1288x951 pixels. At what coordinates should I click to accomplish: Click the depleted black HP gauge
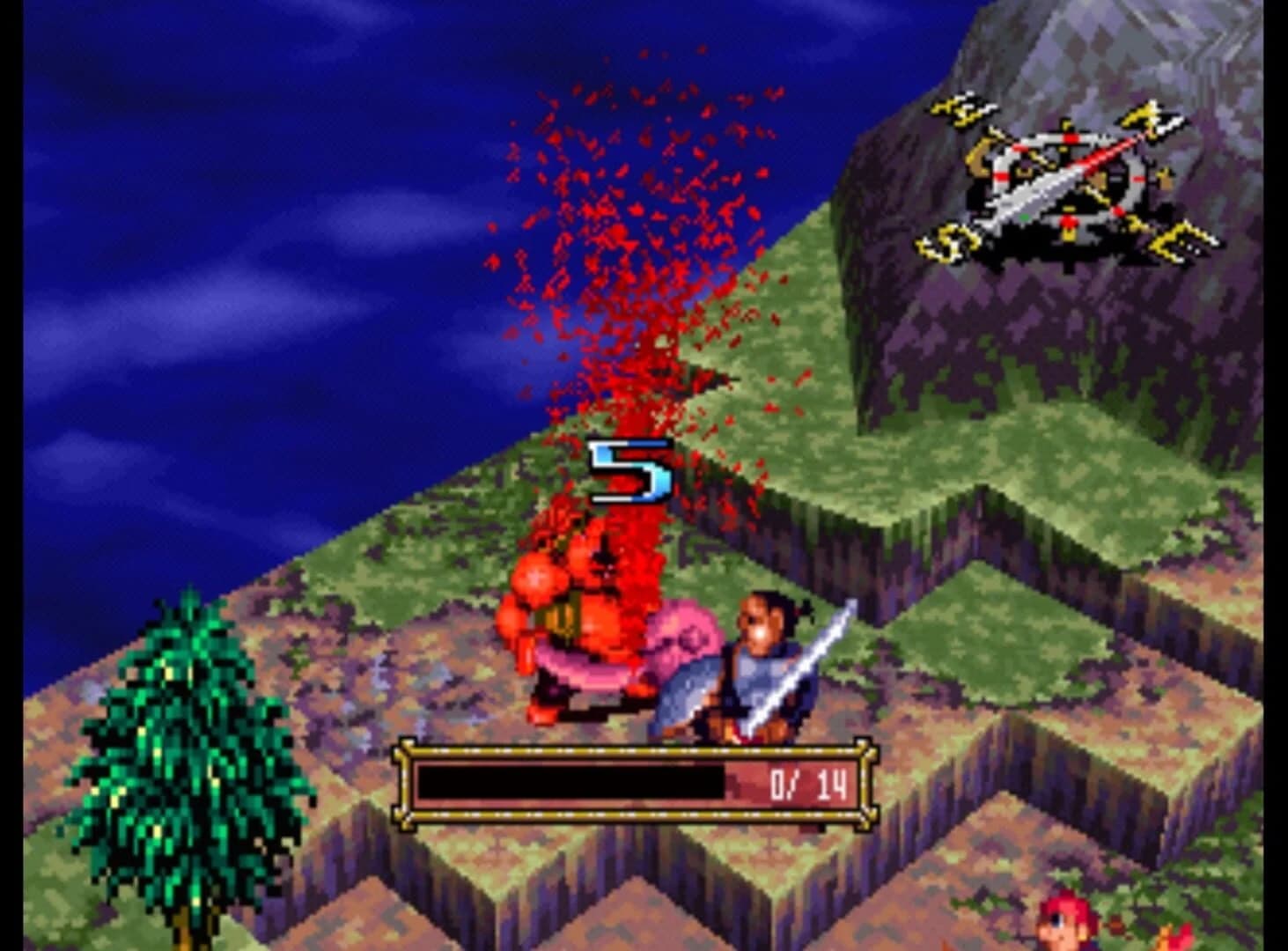pyautogui.click(x=572, y=783)
